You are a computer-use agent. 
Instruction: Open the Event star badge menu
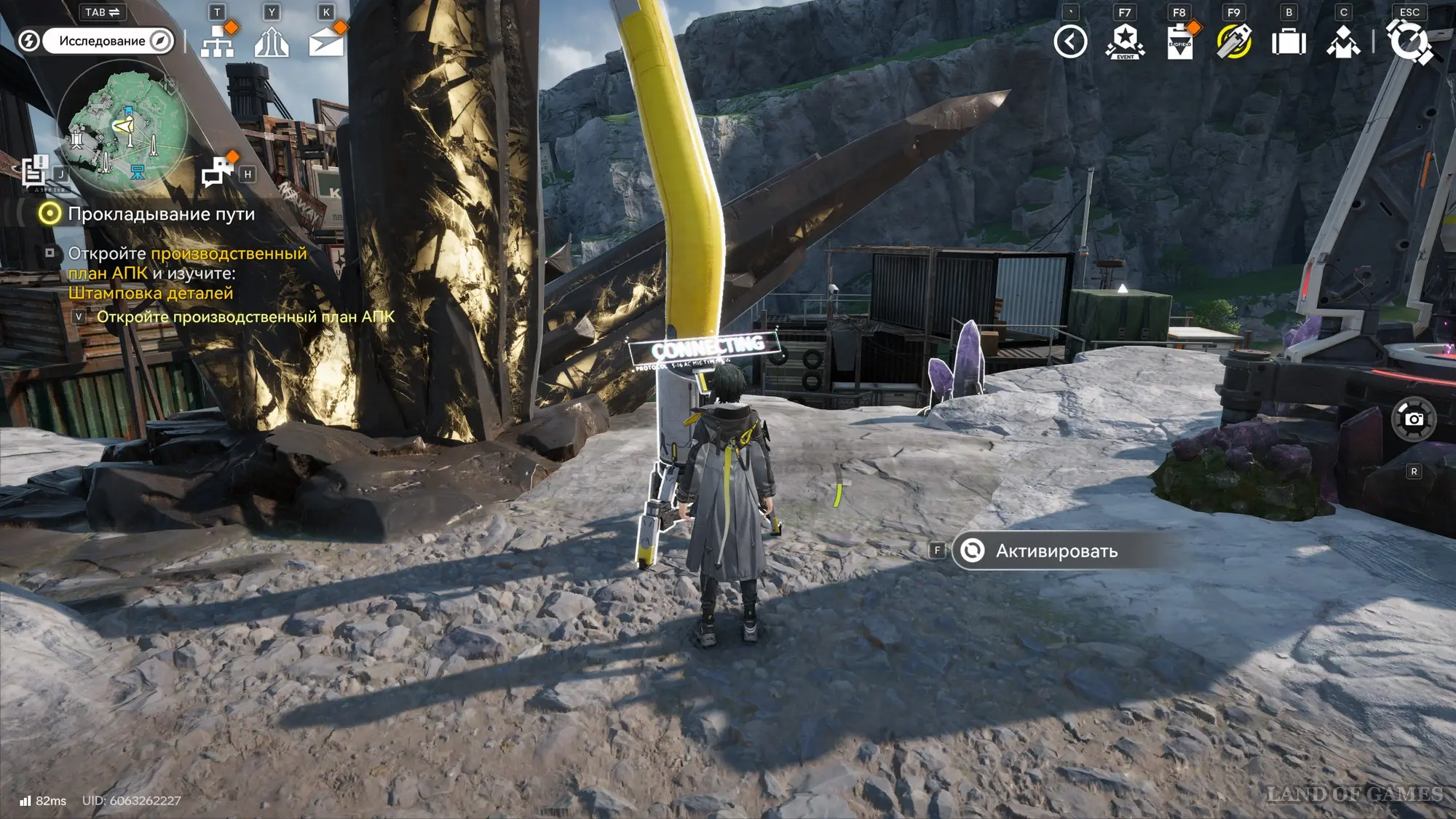(1125, 41)
